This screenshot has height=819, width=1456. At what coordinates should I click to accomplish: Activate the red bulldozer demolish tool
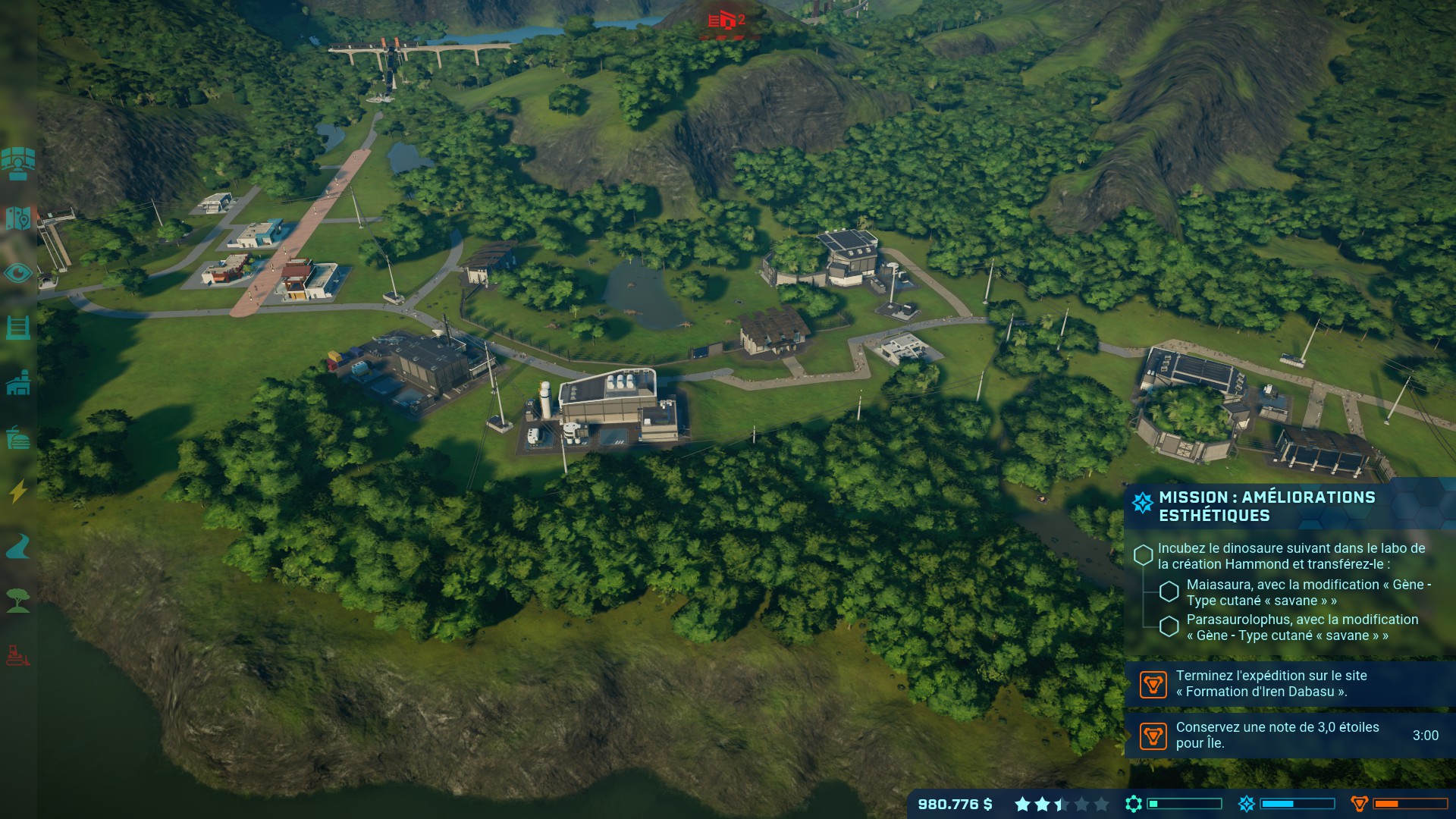point(17,654)
